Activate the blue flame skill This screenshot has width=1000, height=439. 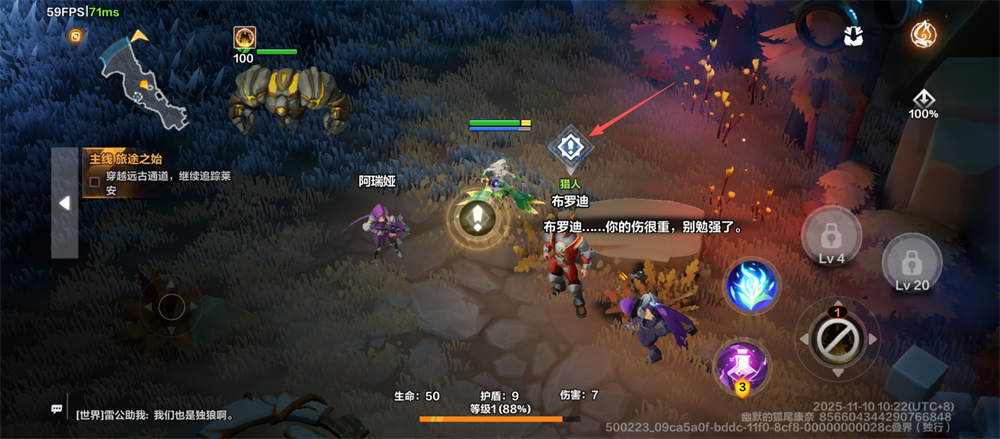[x=754, y=285]
